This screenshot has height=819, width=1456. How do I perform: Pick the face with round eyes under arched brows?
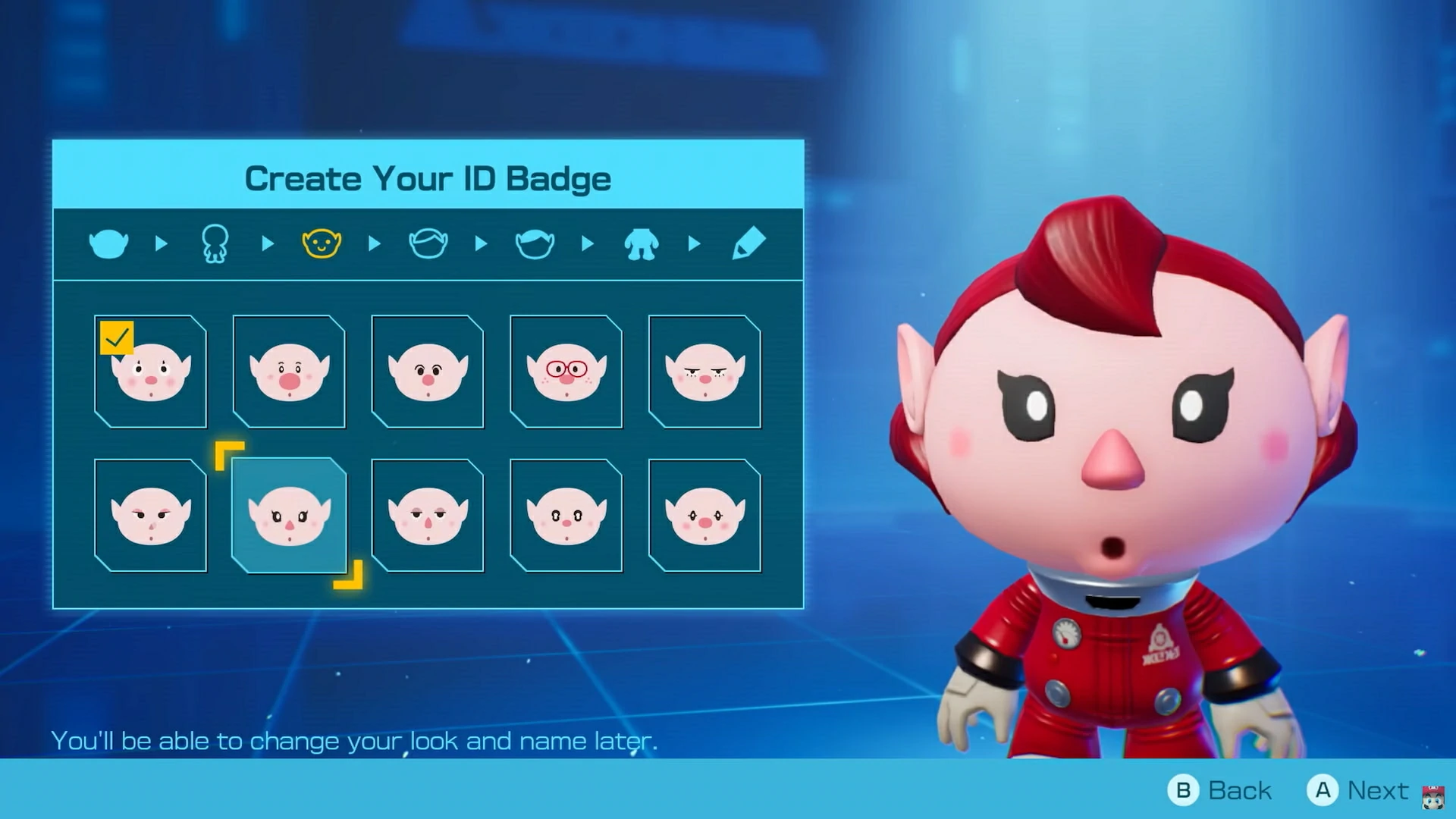click(428, 372)
